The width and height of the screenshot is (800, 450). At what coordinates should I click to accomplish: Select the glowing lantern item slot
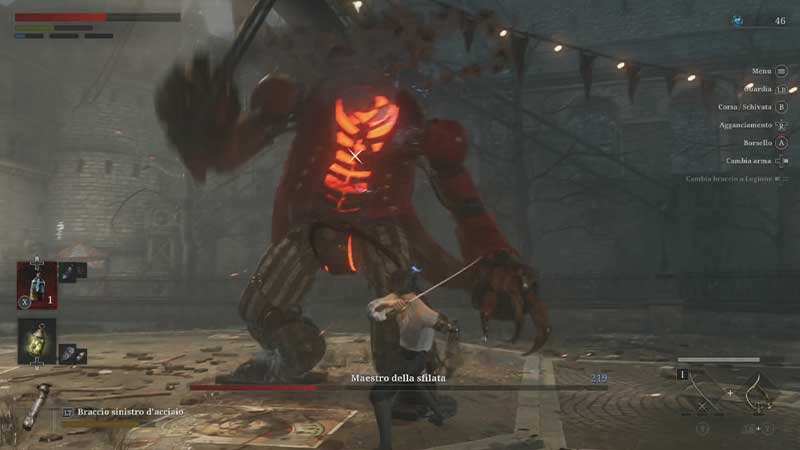[36, 340]
